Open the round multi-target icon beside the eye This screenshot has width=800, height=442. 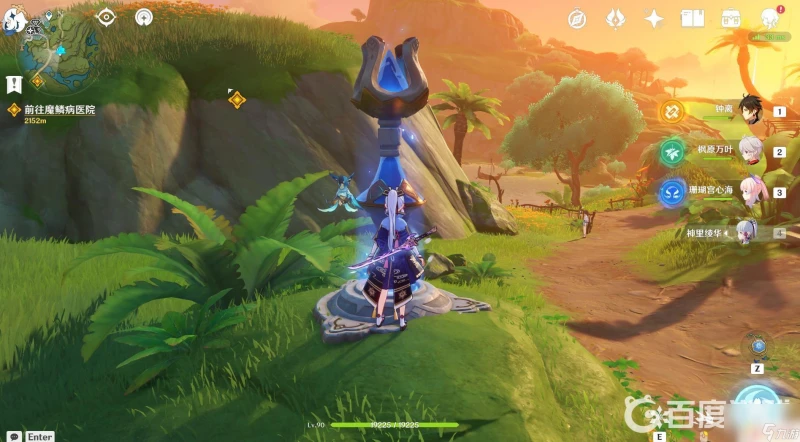click(144, 16)
